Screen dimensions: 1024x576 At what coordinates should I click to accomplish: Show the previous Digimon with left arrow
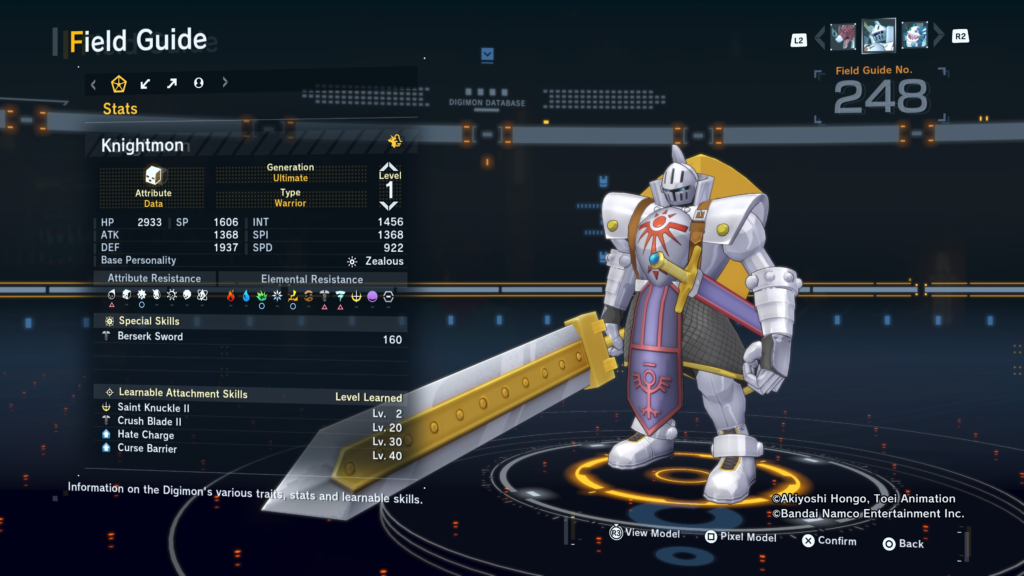click(x=821, y=37)
